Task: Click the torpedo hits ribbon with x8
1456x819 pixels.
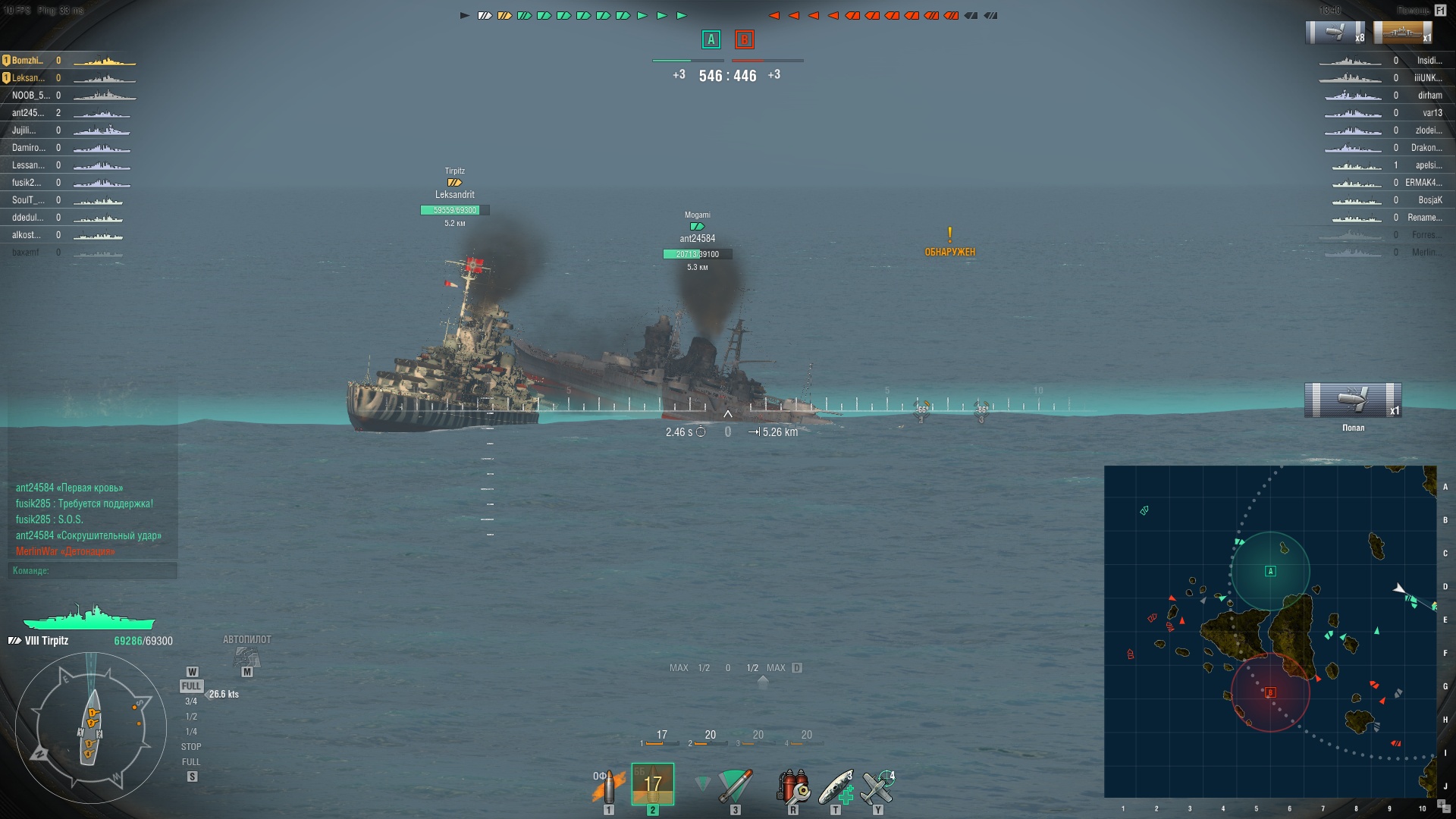Action: (1335, 33)
